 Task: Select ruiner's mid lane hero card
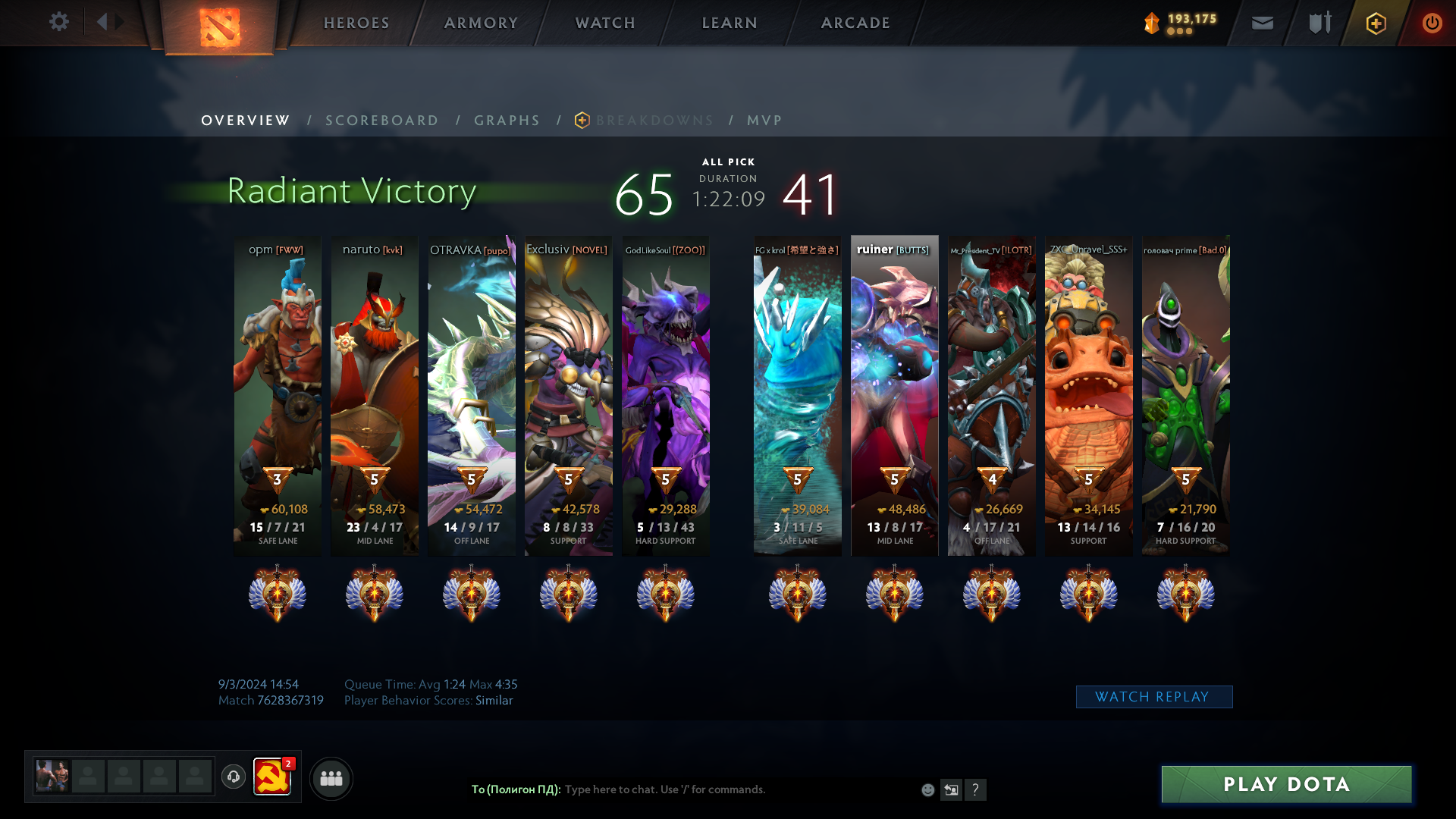[895, 394]
